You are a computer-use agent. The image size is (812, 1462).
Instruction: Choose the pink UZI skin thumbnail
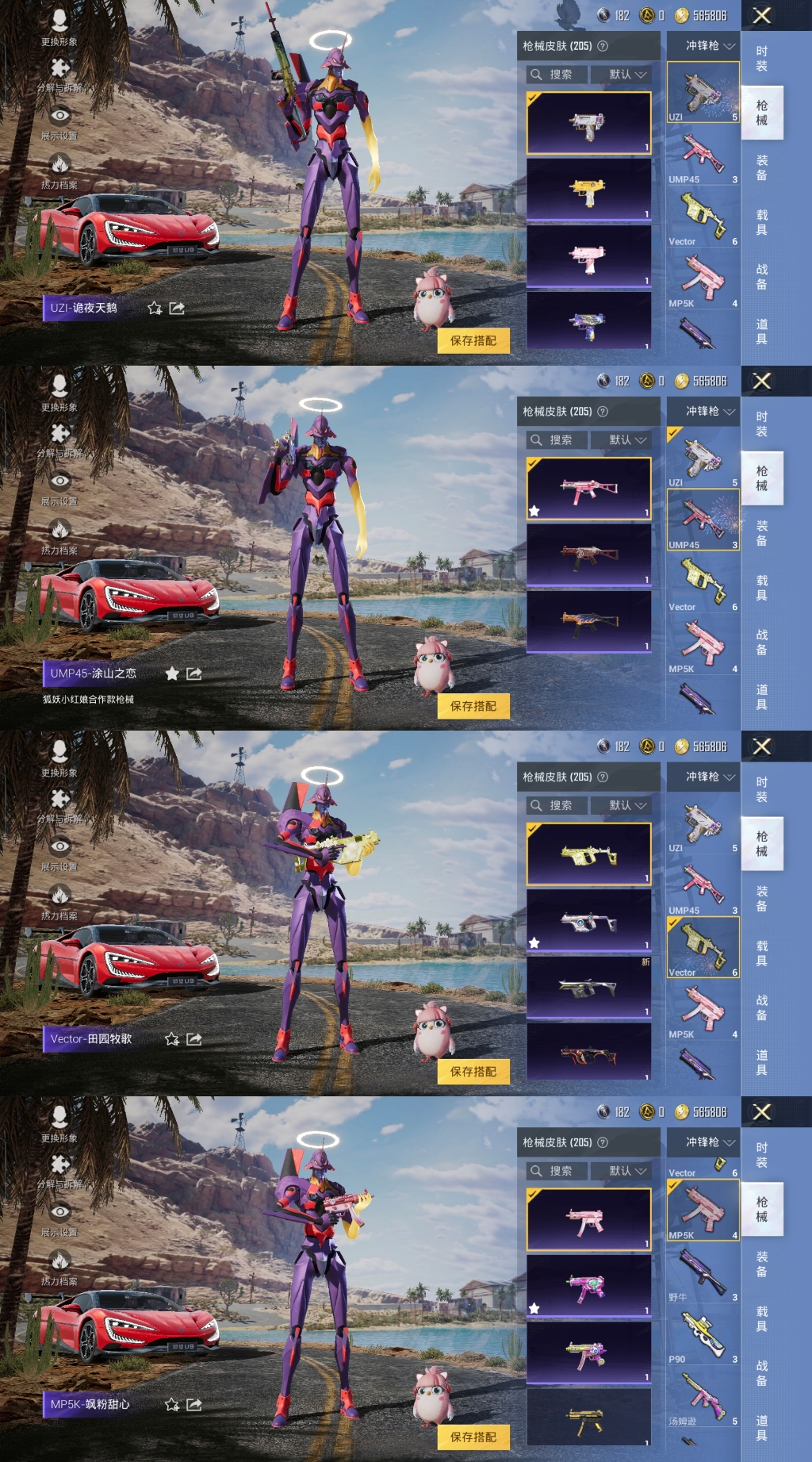pos(588,257)
